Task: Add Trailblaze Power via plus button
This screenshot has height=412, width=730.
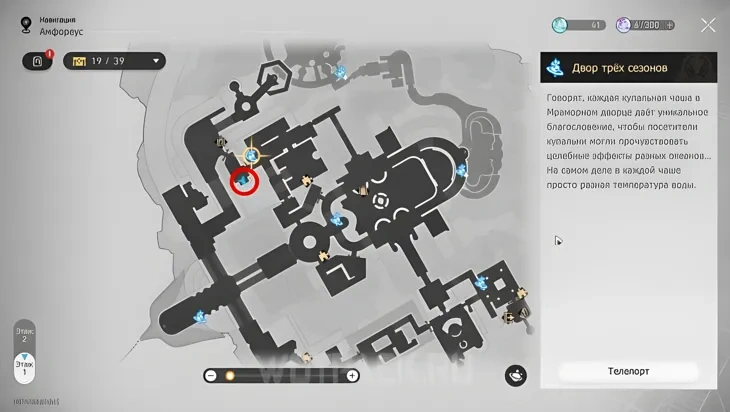Action: 669,25
